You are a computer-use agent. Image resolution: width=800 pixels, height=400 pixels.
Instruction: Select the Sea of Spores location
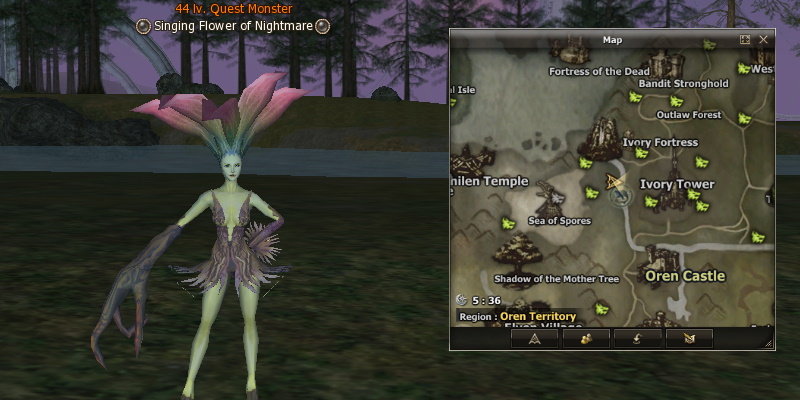click(559, 220)
